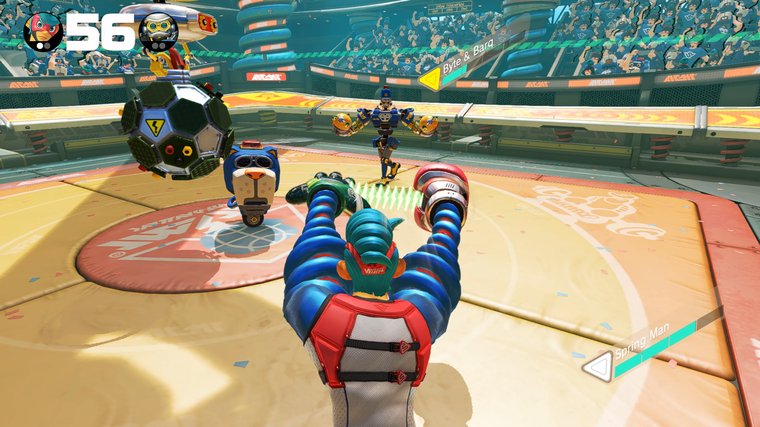This screenshot has height=427, width=760.
Task: Select the Byte & Barq portrait icon
Action: coord(158,32)
